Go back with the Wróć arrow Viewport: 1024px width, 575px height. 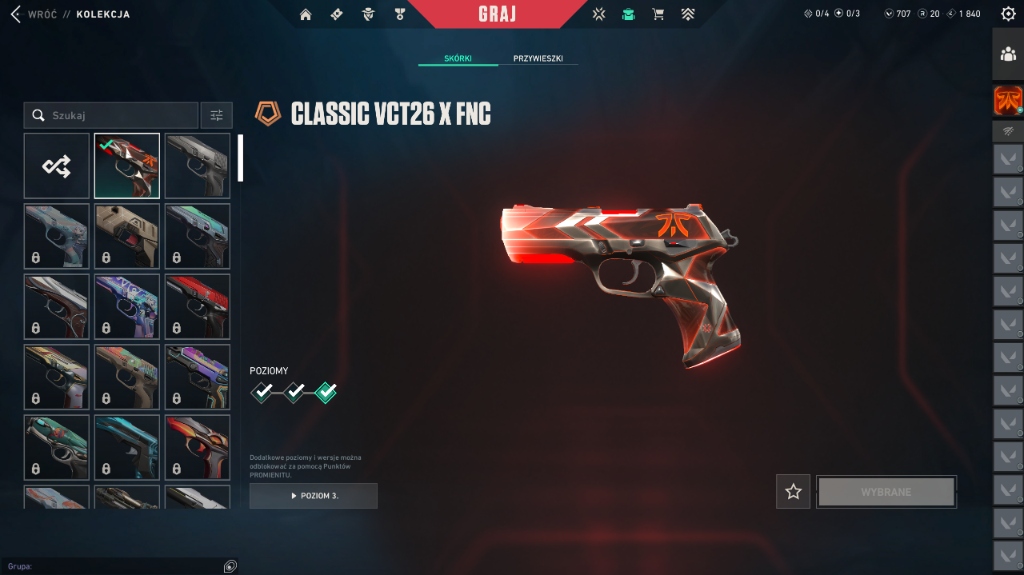(x=15, y=14)
